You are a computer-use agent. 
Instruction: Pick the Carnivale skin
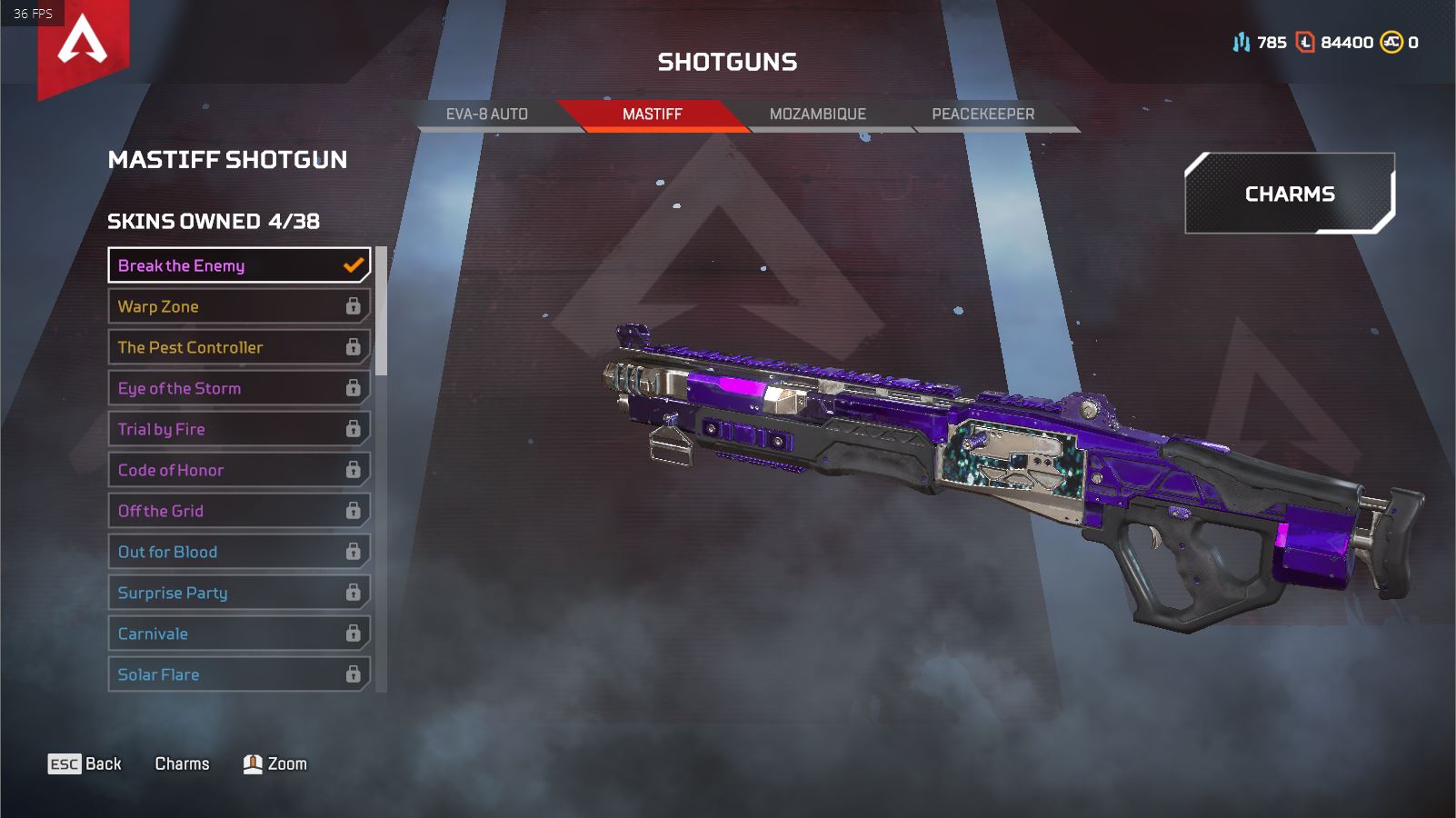point(239,633)
